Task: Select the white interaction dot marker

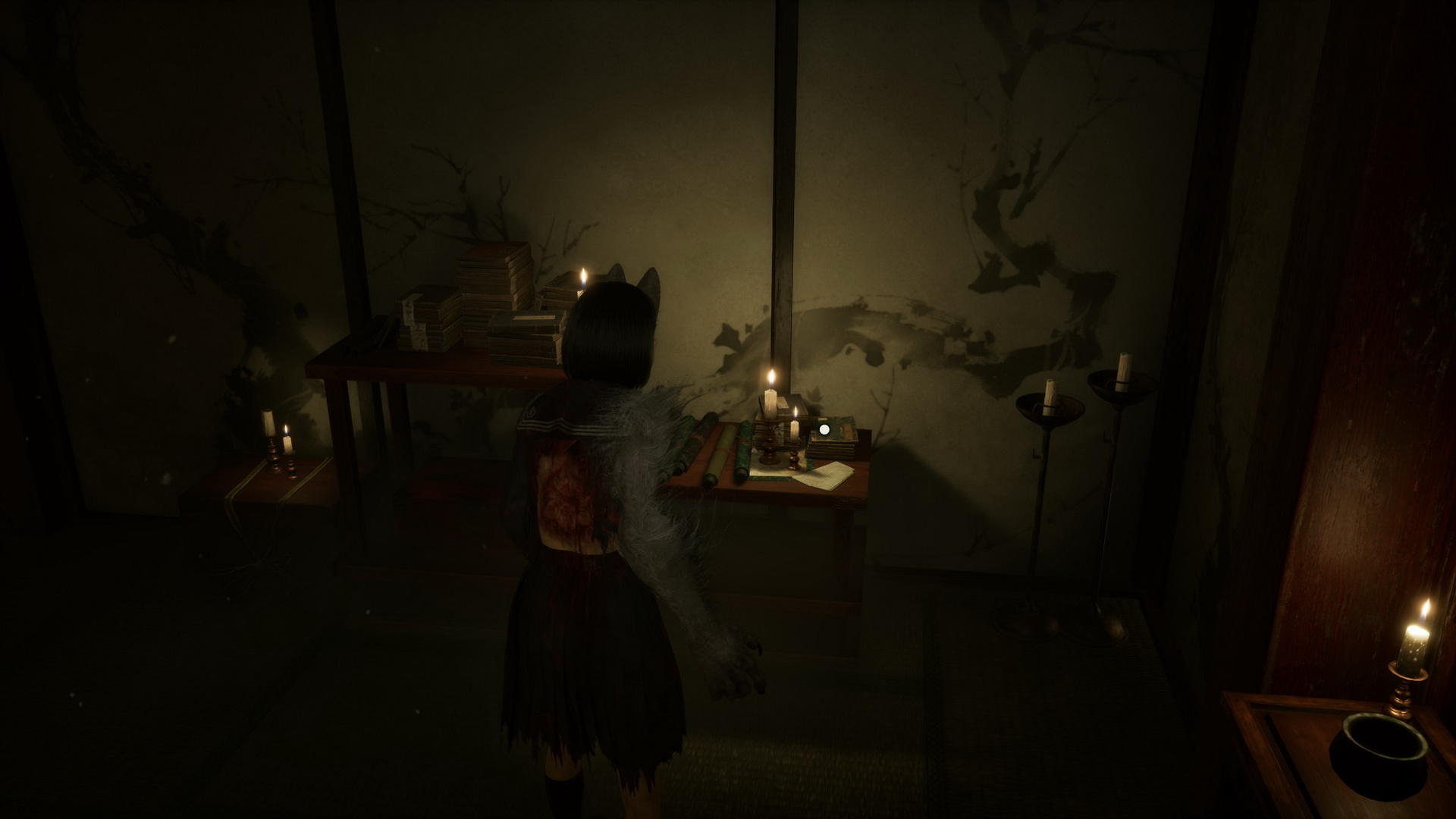Action: 824,429
